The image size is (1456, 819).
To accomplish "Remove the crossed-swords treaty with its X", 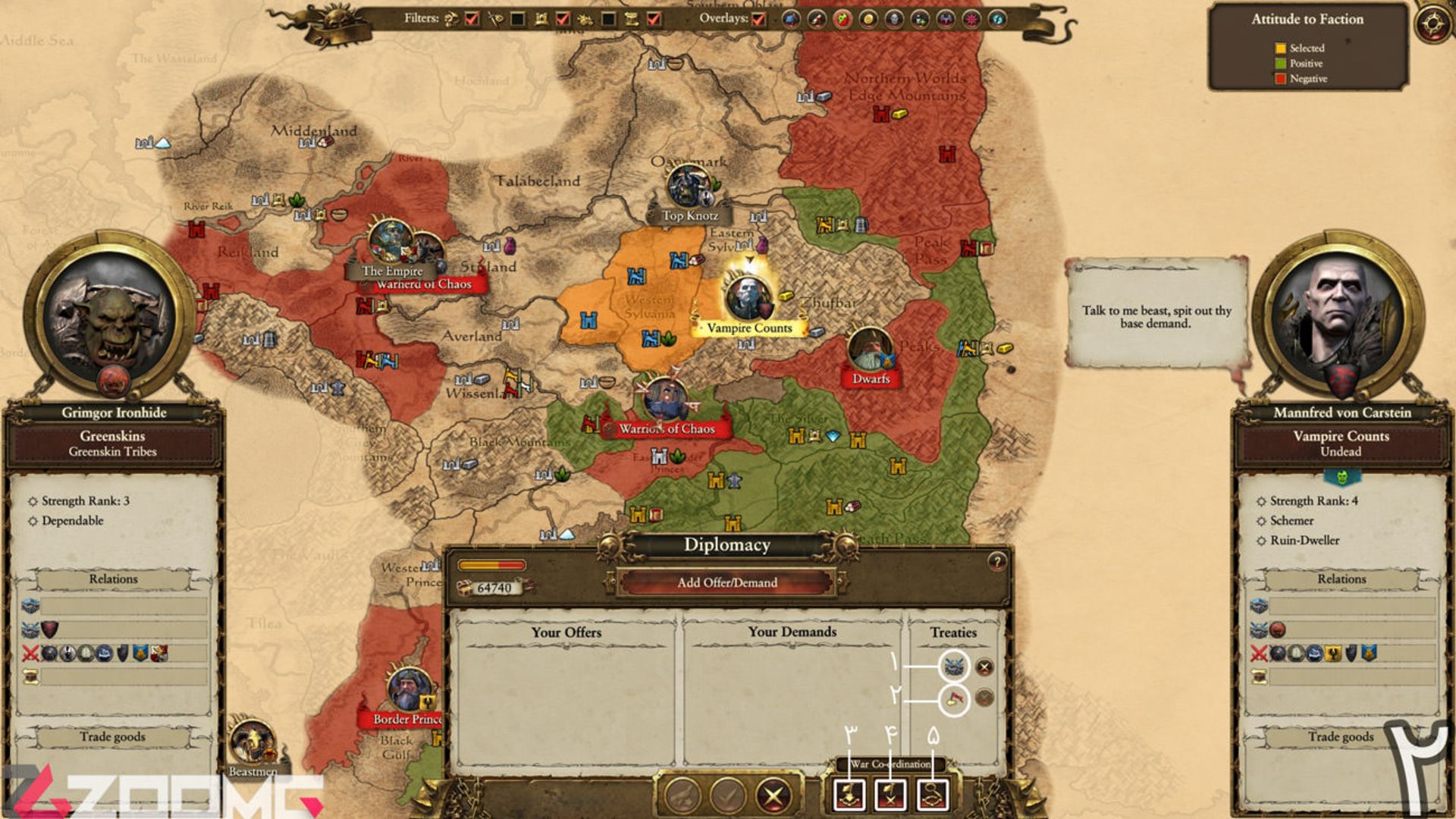I will (984, 667).
